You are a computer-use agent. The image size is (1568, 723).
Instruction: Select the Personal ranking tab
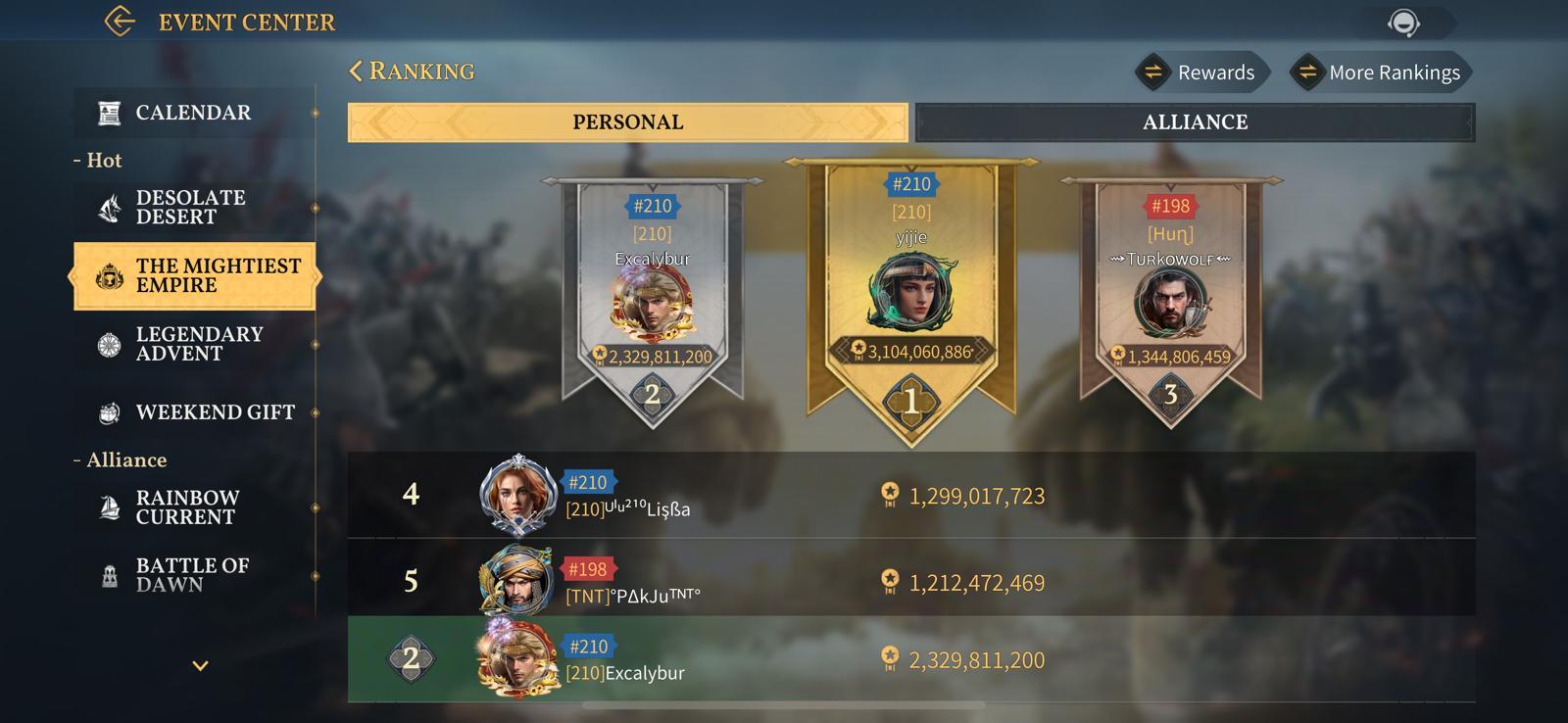pos(627,122)
